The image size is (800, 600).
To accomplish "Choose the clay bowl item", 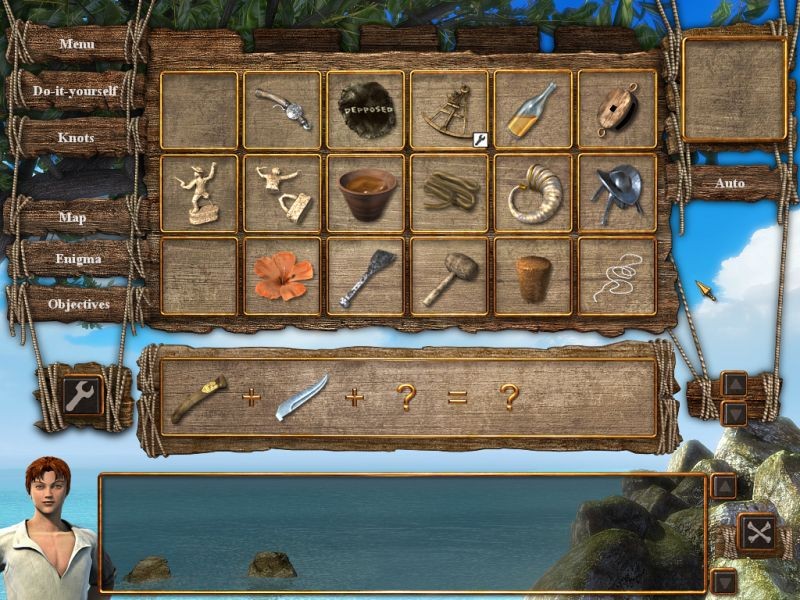I will [366, 193].
